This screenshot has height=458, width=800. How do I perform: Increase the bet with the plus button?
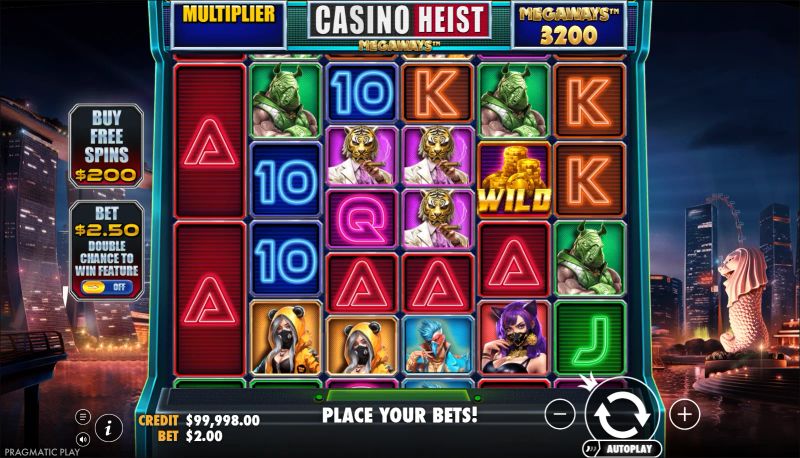pos(684,412)
